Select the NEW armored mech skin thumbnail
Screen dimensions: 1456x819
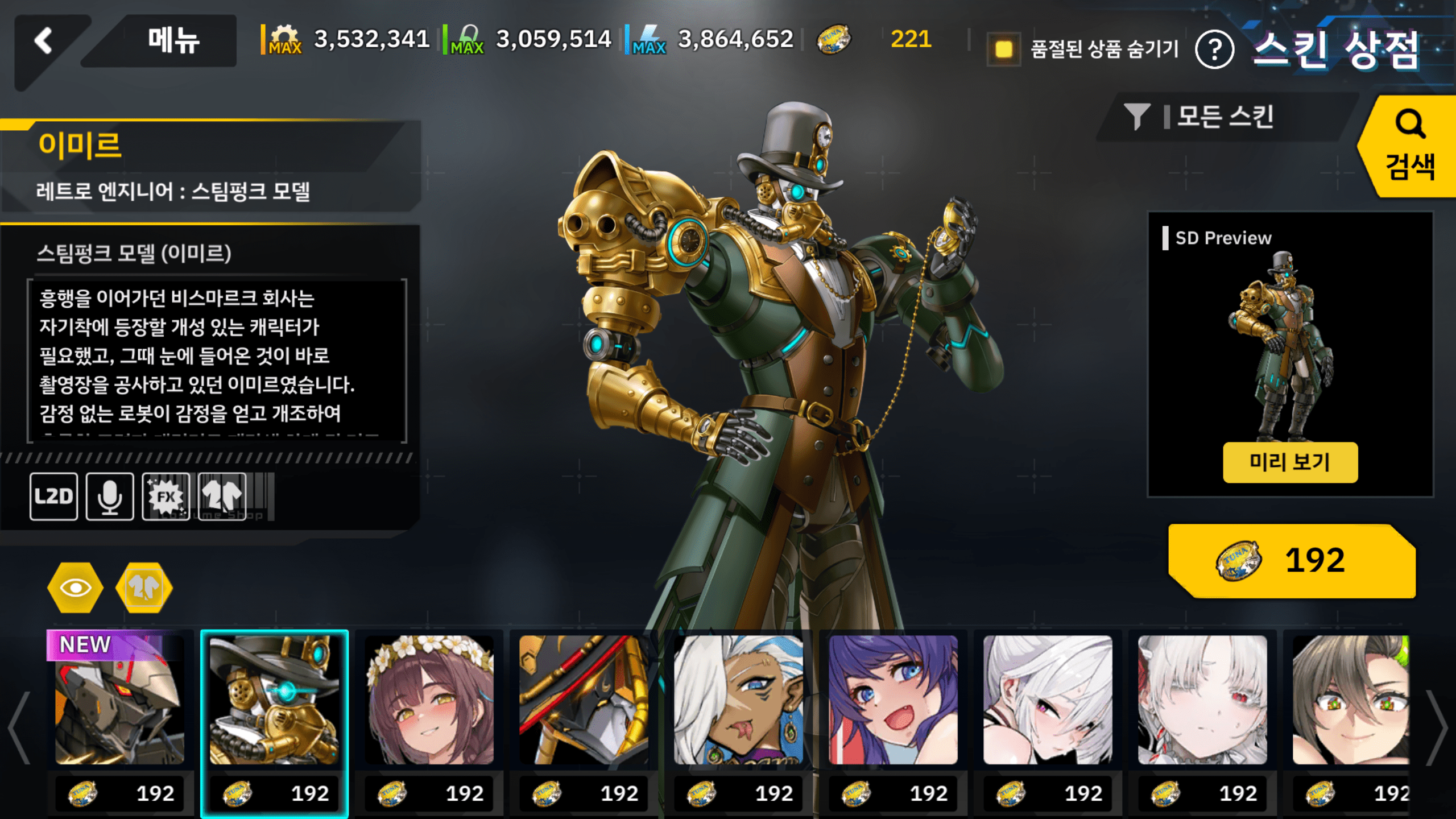(119, 700)
